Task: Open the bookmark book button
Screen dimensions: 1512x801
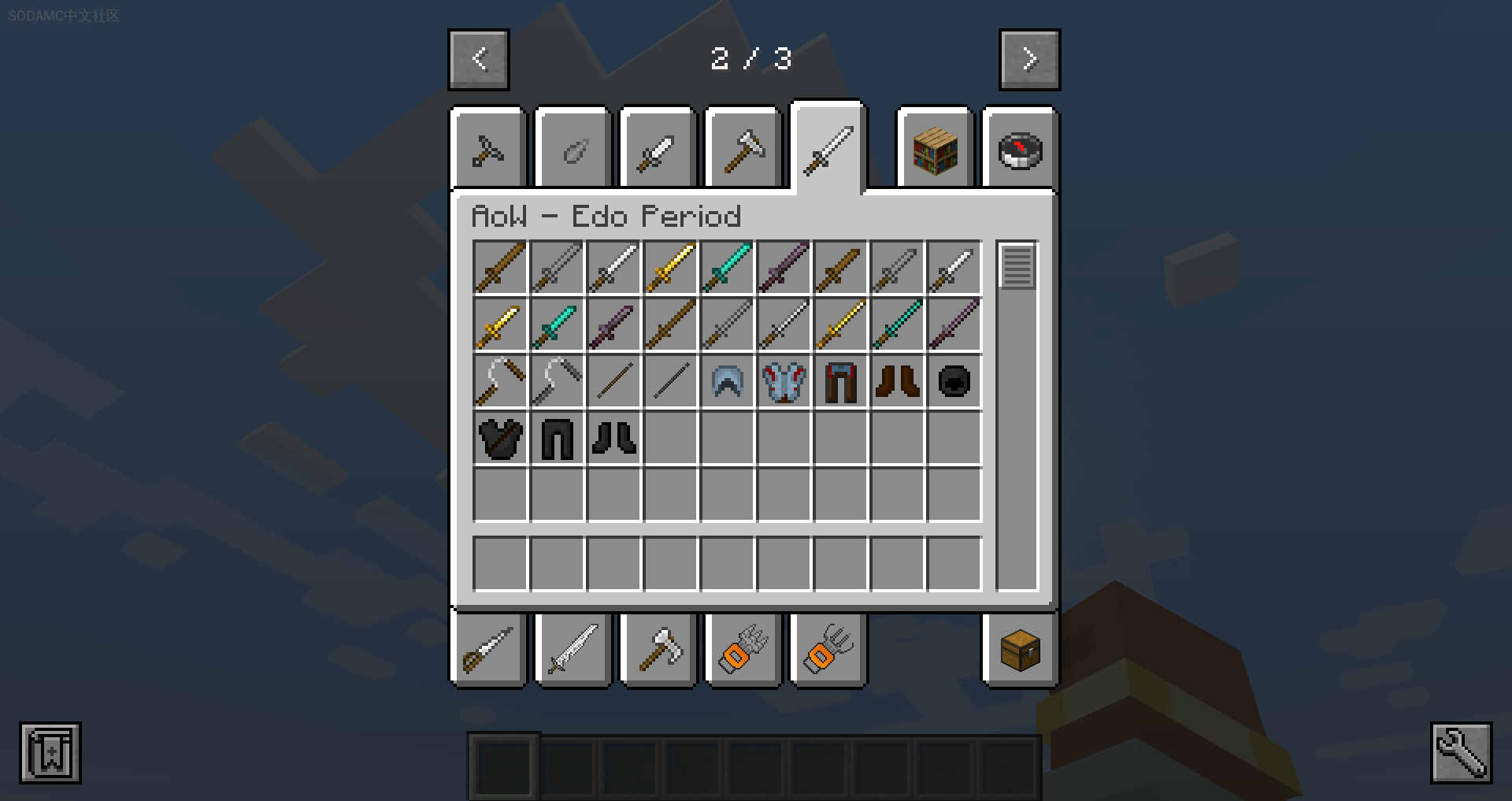Action: coord(50,752)
